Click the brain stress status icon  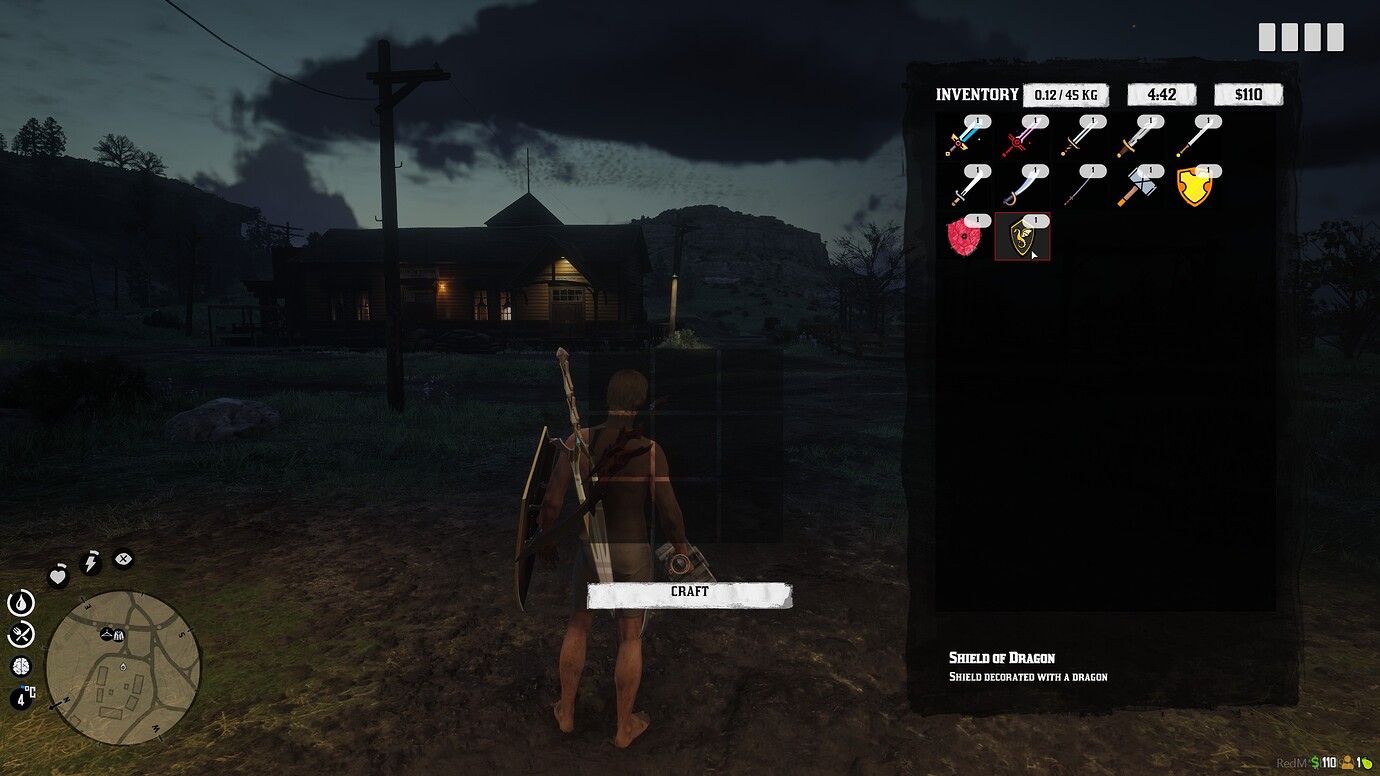click(x=21, y=666)
